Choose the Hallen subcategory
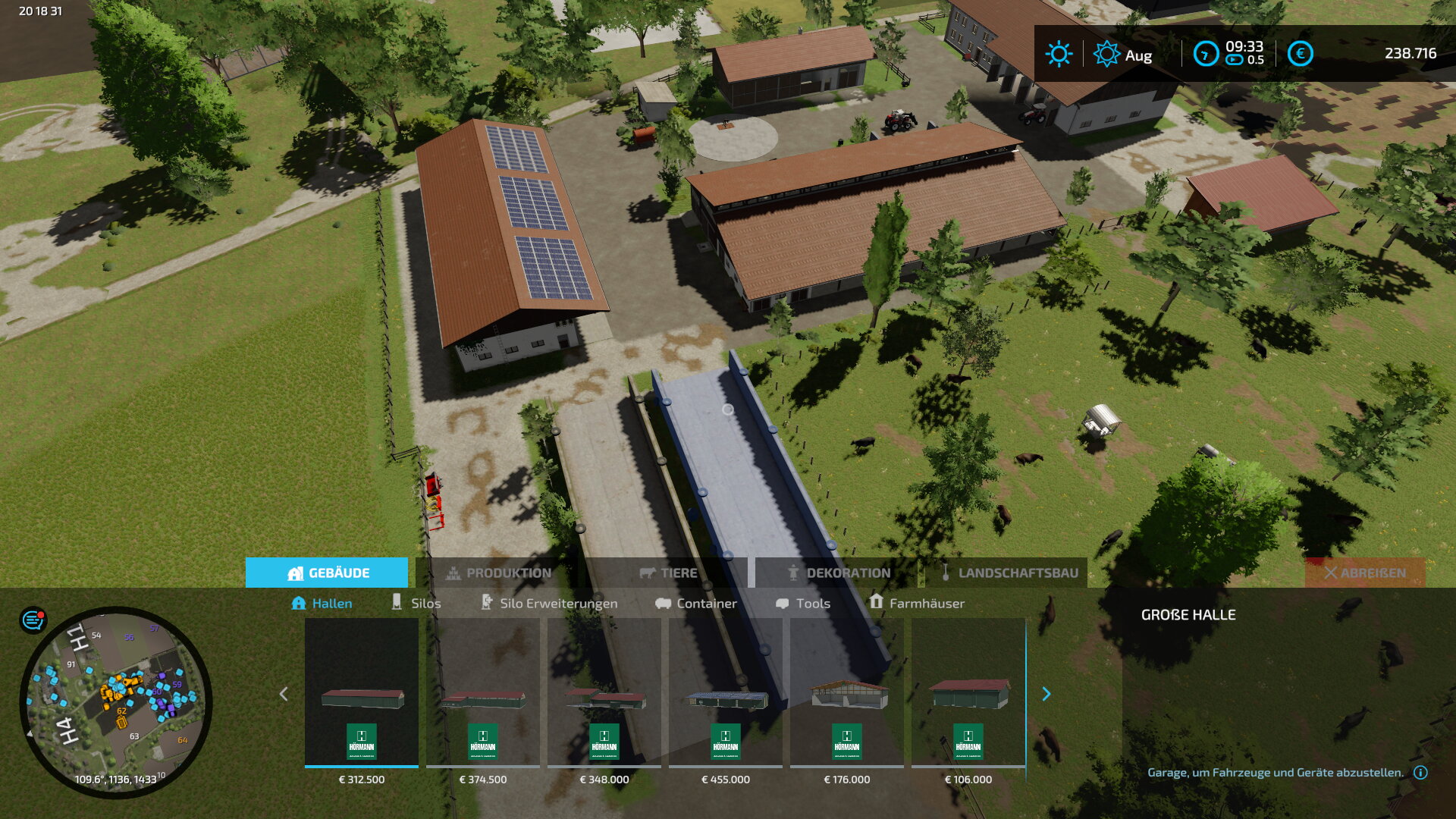This screenshot has width=1456, height=819. [322, 603]
